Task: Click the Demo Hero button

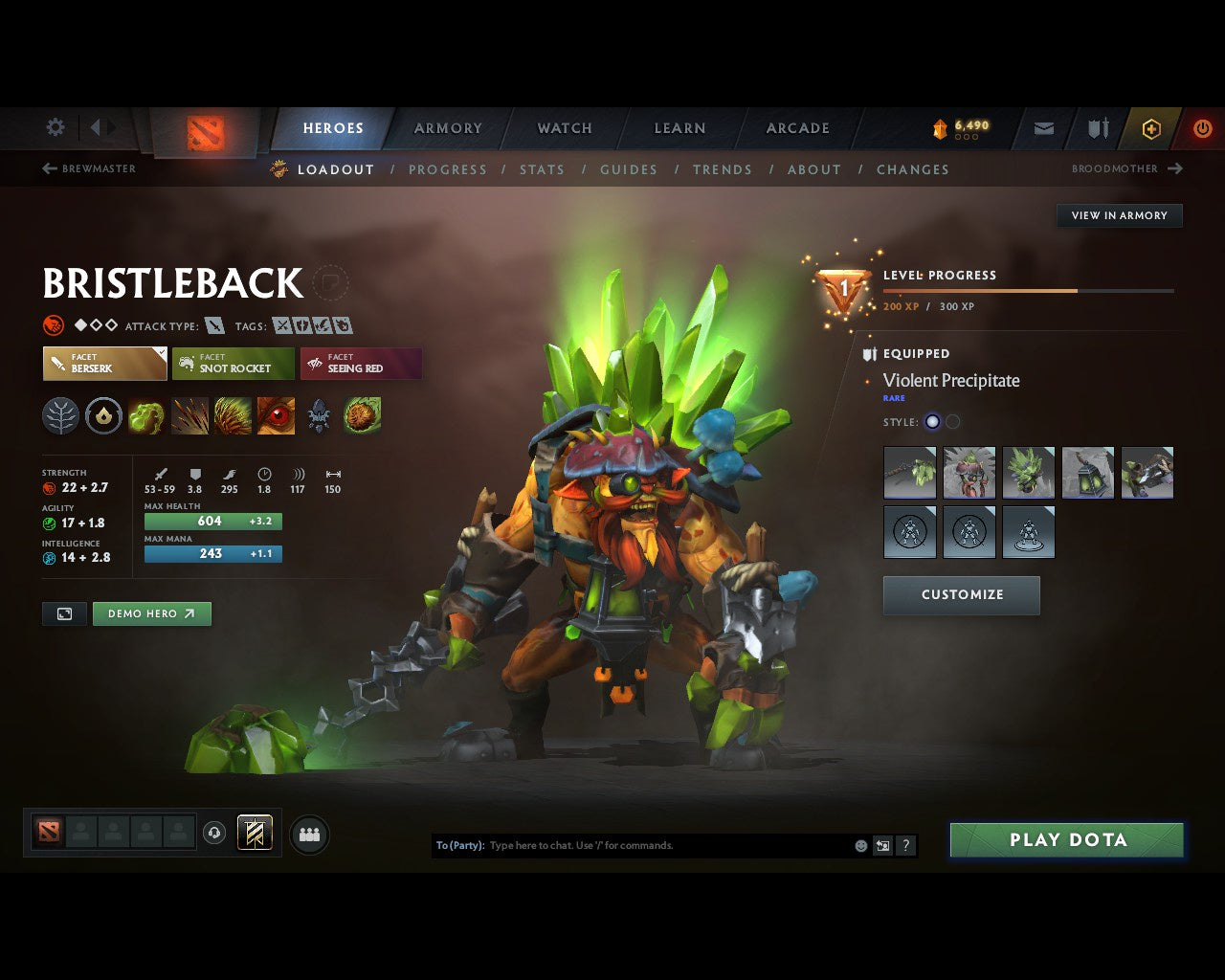Action: tap(151, 613)
